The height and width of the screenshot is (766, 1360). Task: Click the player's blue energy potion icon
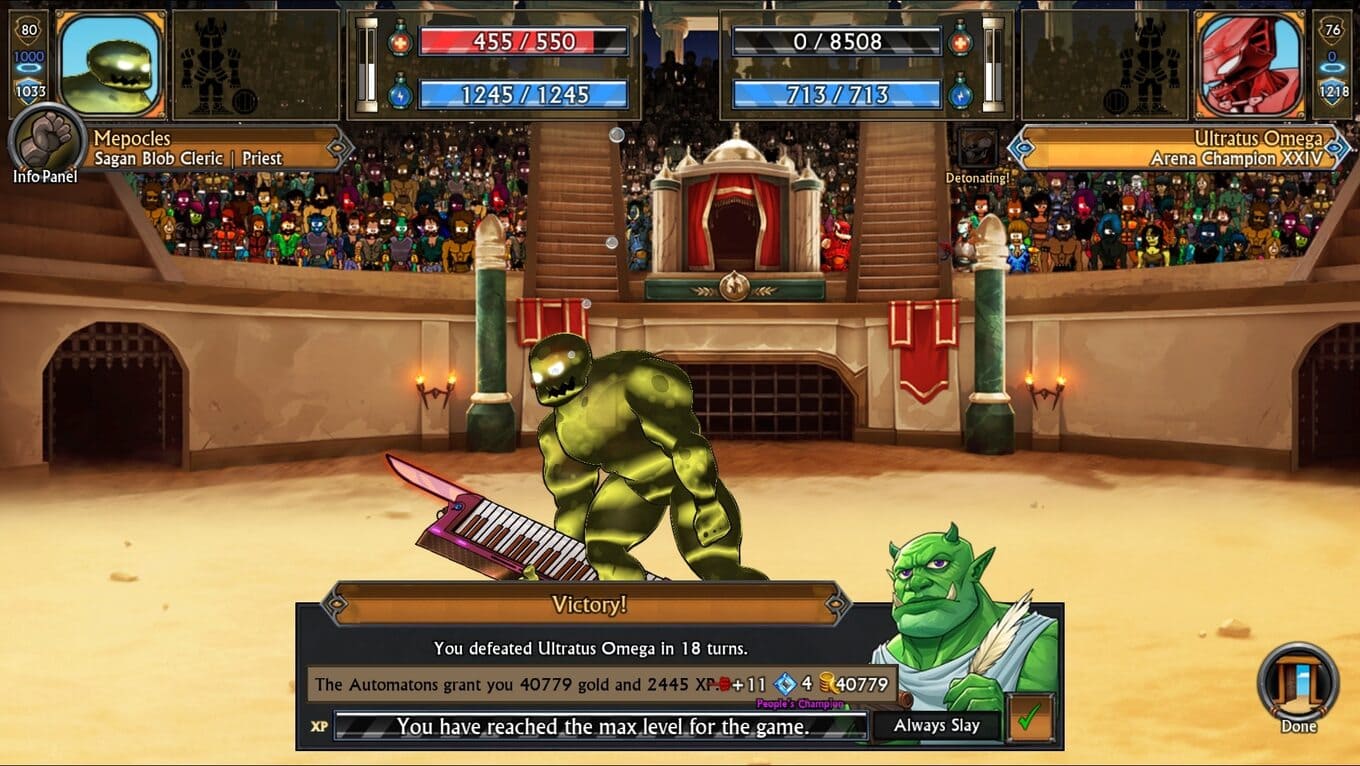400,93
